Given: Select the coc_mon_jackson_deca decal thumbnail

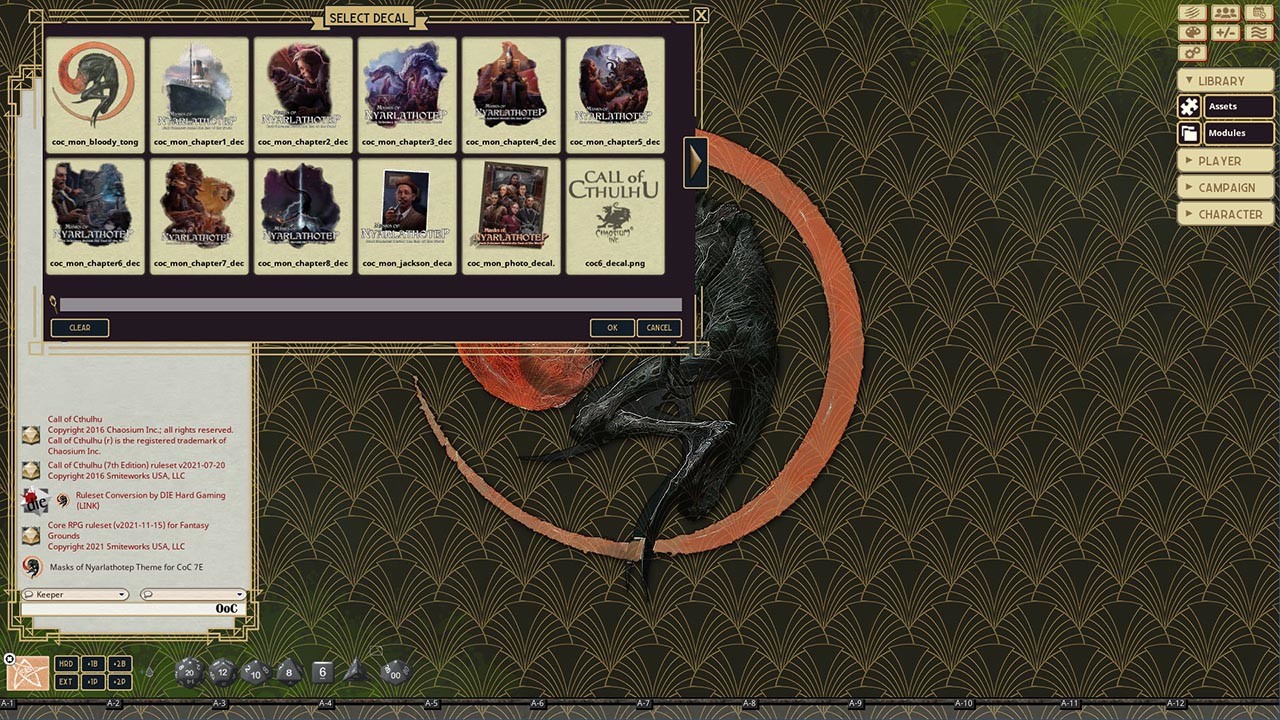Looking at the screenshot, I should click(x=407, y=207).
